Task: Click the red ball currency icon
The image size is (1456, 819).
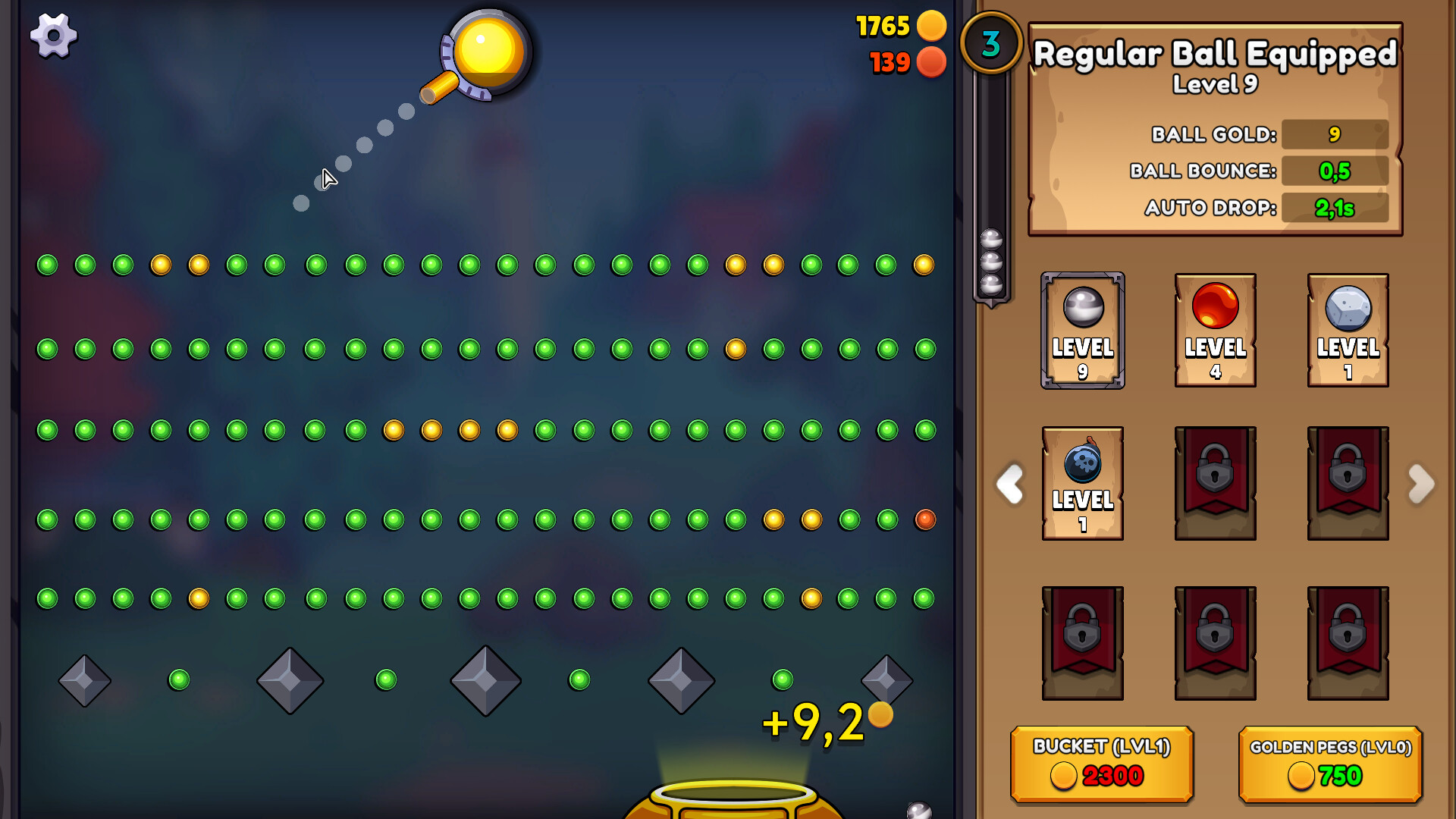Action: [931, 64]
